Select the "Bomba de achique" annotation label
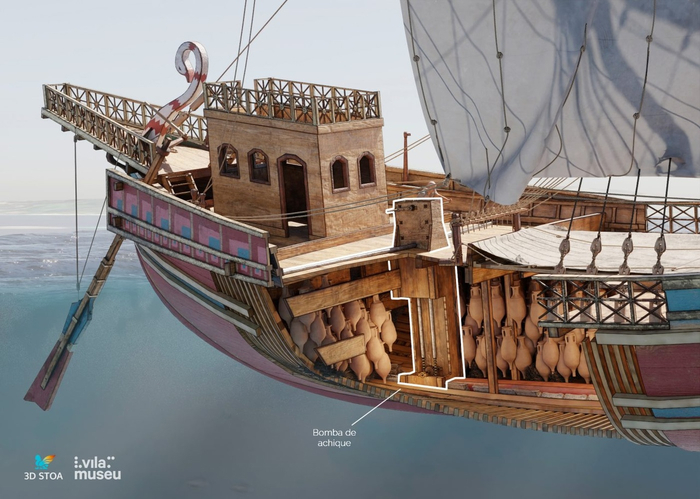Viewport: 700px width, 499px height. [x=332, y=437]
